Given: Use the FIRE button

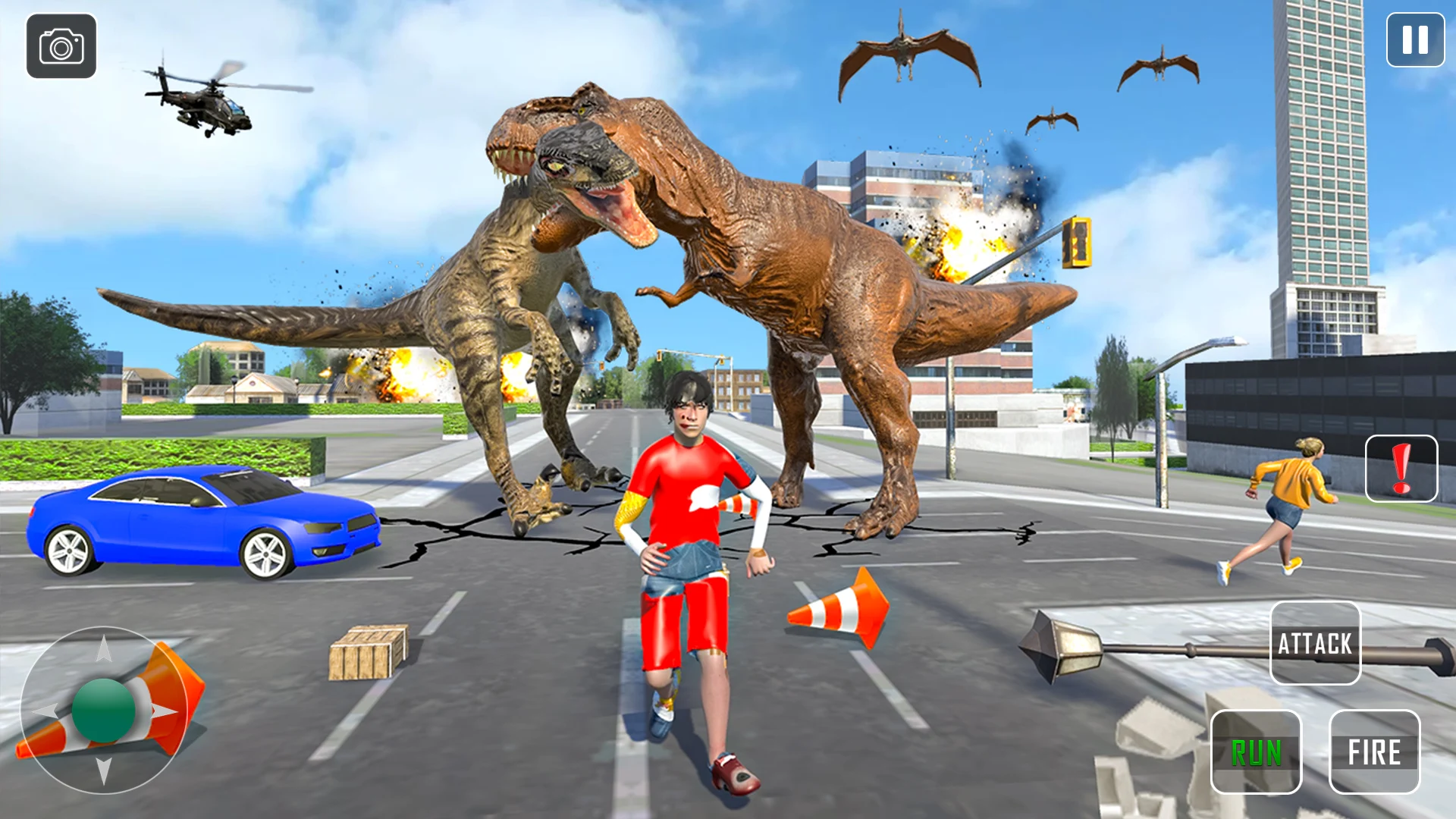Looking at the screenshot, I should click(x=1374, y=752).
